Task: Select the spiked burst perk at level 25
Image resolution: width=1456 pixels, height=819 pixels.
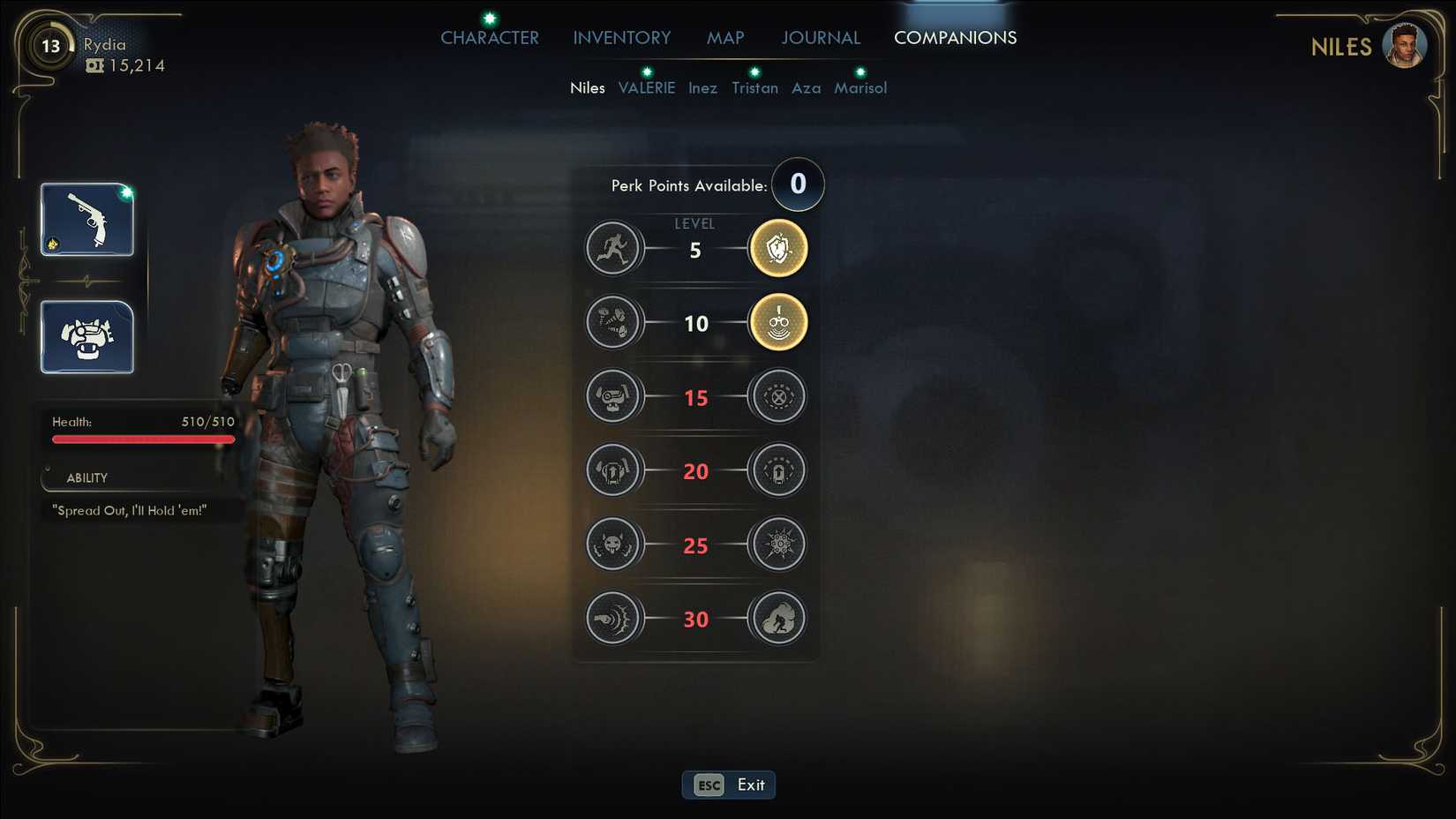Action: (778, 545)
